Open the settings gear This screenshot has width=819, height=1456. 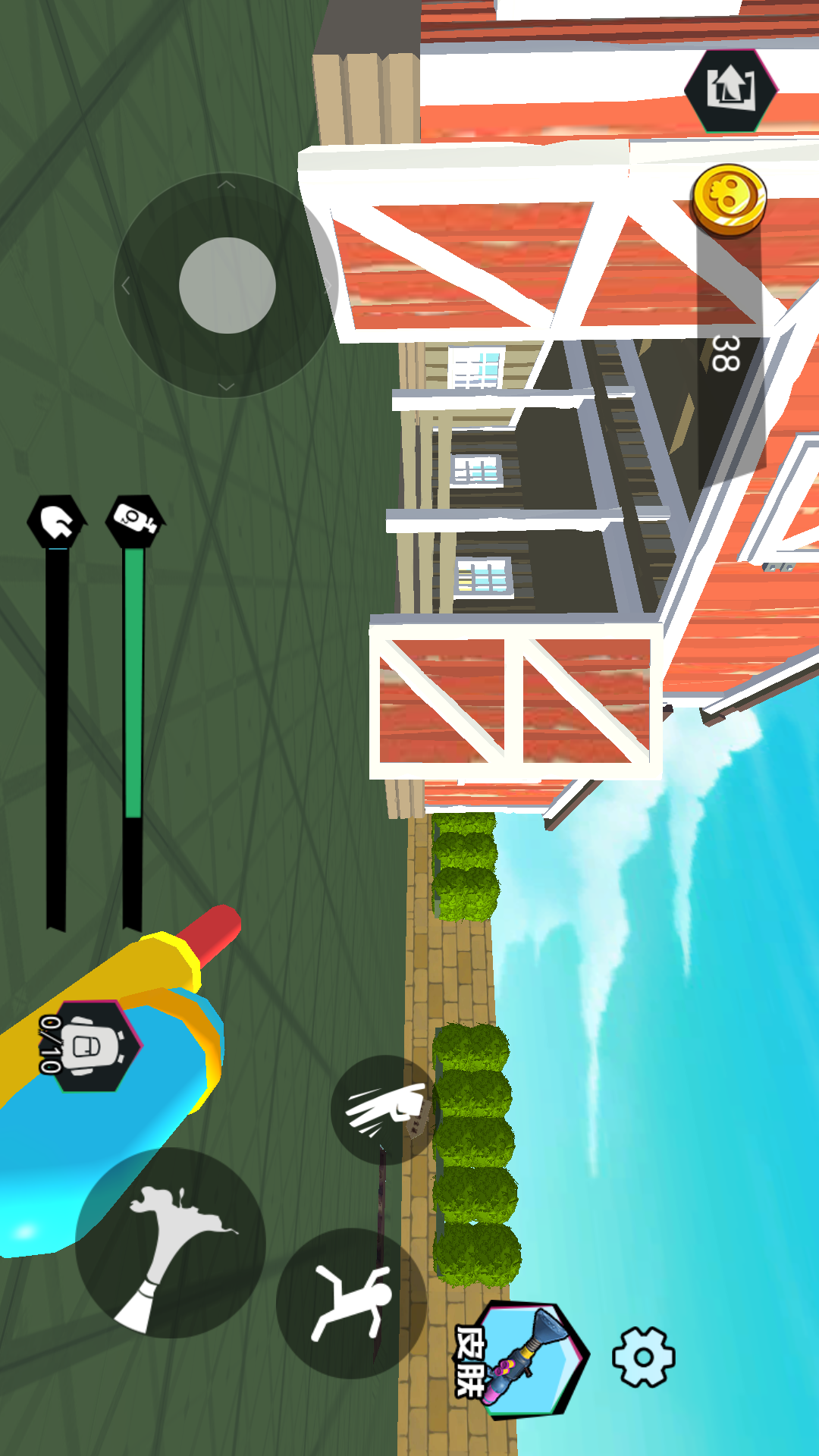tap(643, 1357)
